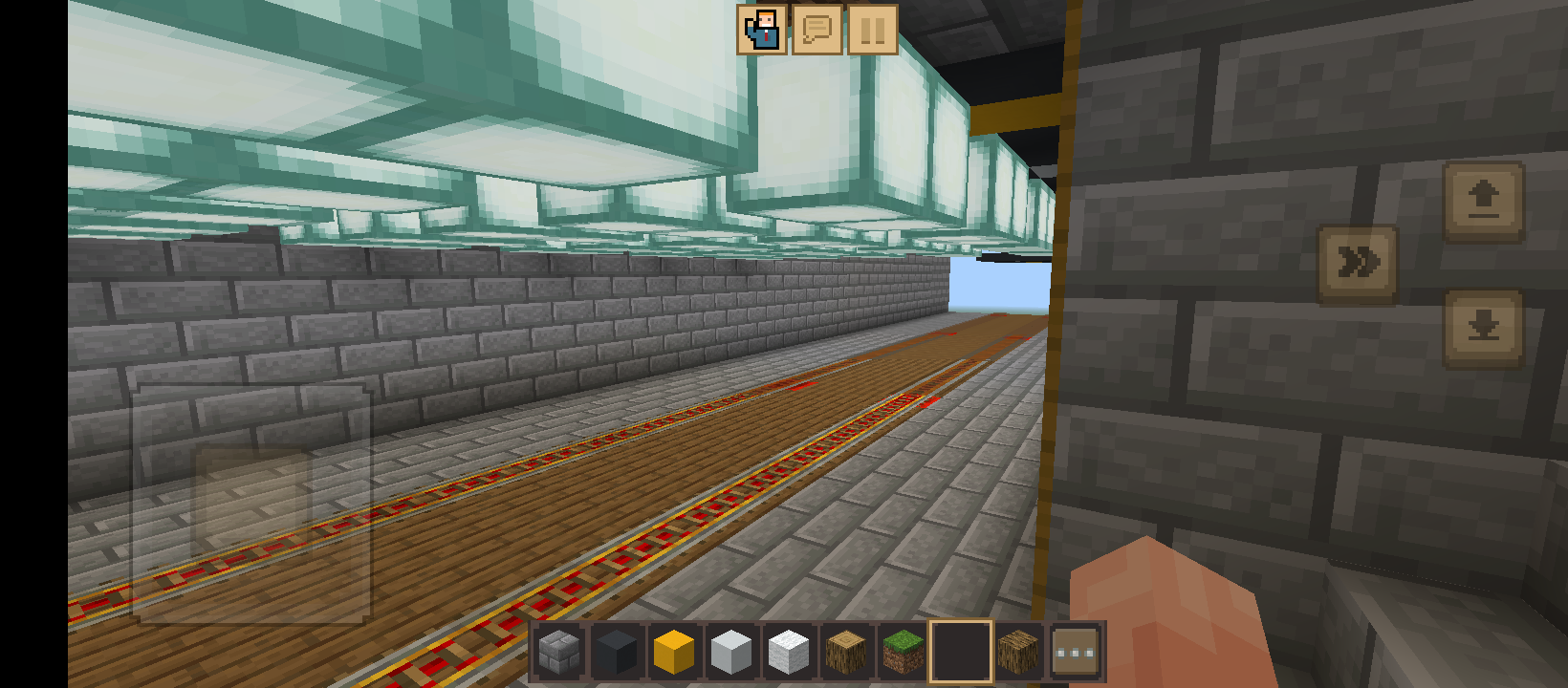This screenshot has width=1568, height=688.
Task: Select the light gray block
Action: point(730,651)
